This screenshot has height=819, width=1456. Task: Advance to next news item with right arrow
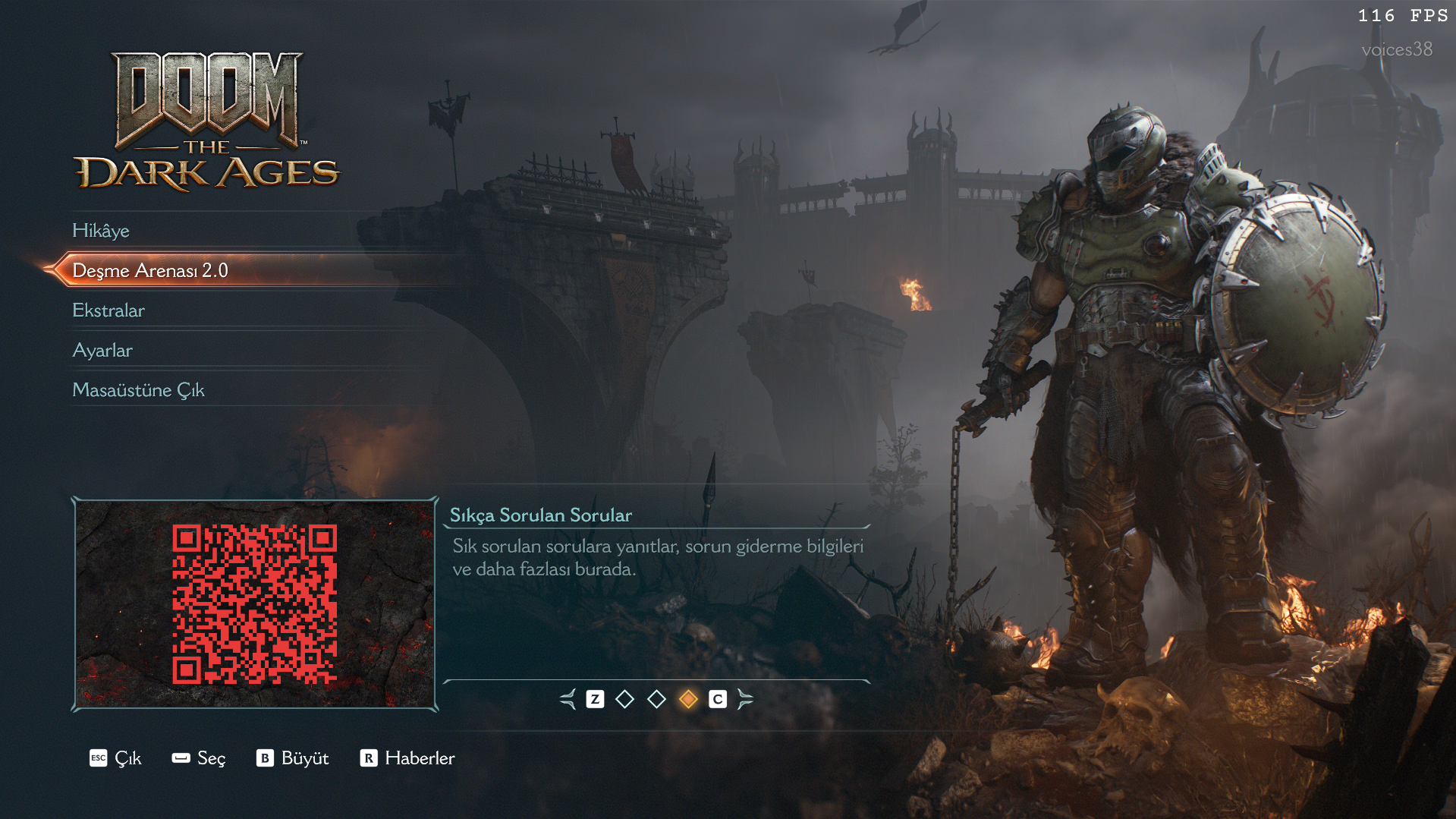745,699
